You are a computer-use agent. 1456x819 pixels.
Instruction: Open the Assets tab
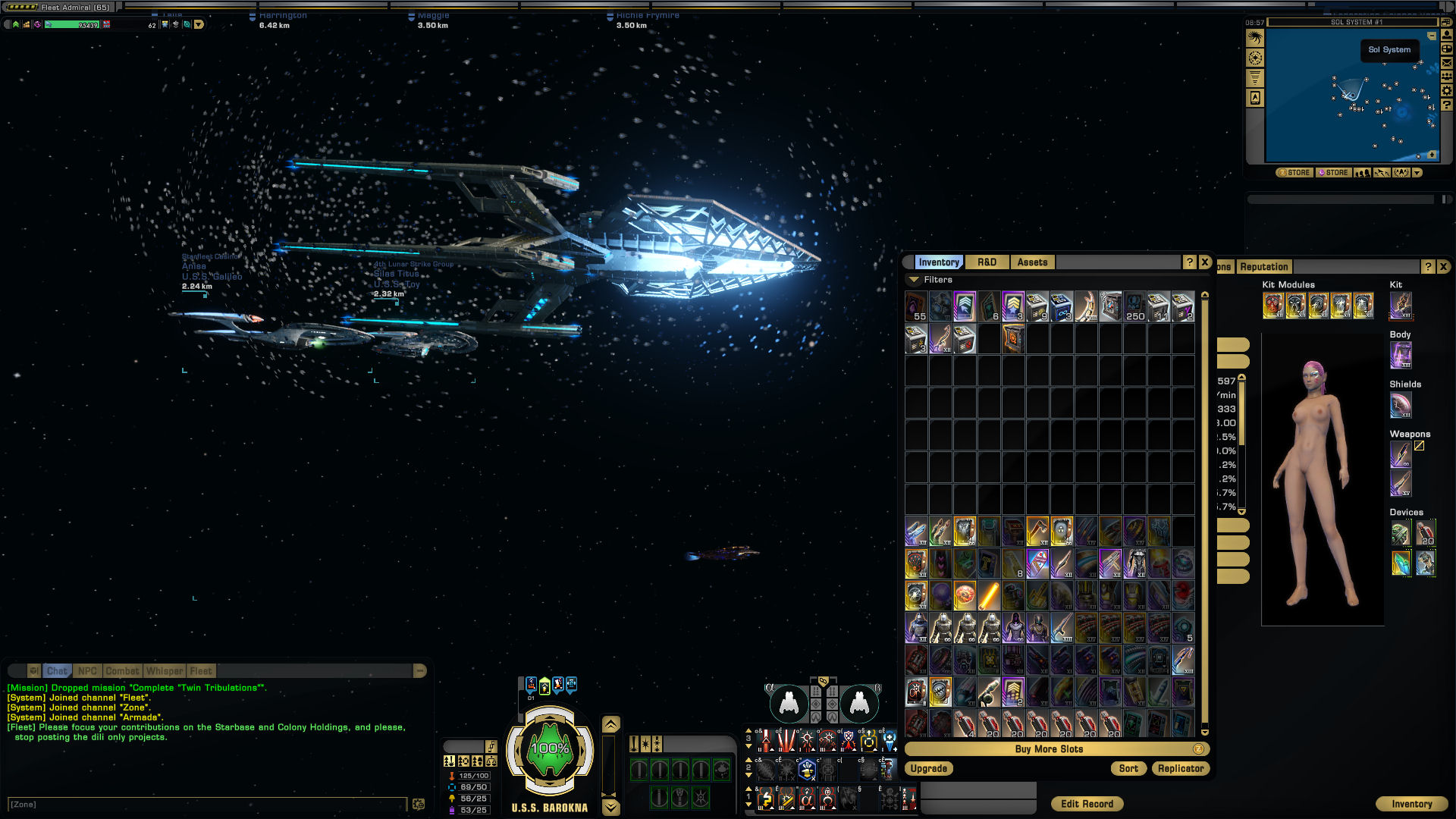[1032, 262]
